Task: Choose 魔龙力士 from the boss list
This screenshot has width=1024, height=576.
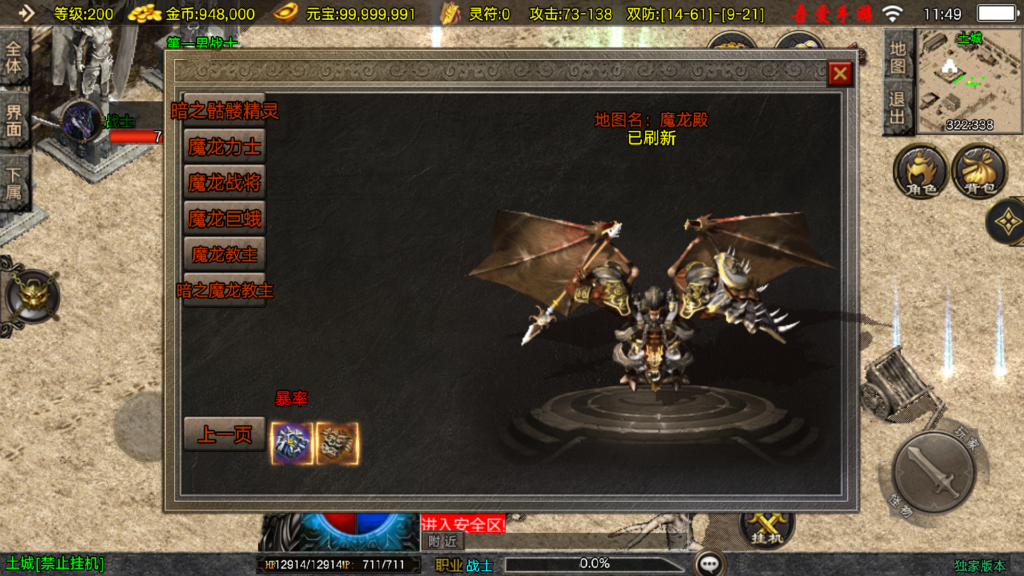Action: 225,147
